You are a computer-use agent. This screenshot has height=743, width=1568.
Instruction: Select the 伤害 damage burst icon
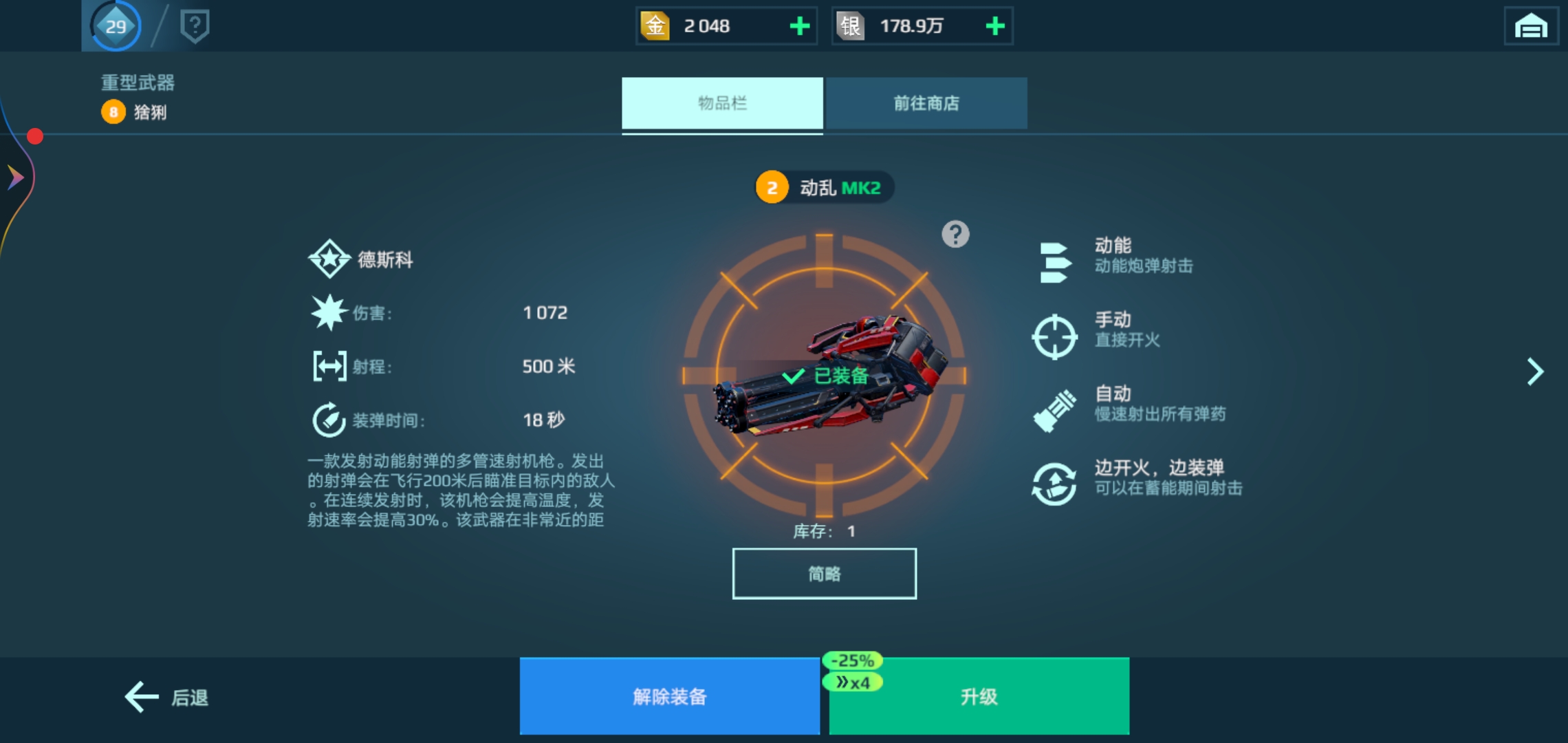[328, 312]
